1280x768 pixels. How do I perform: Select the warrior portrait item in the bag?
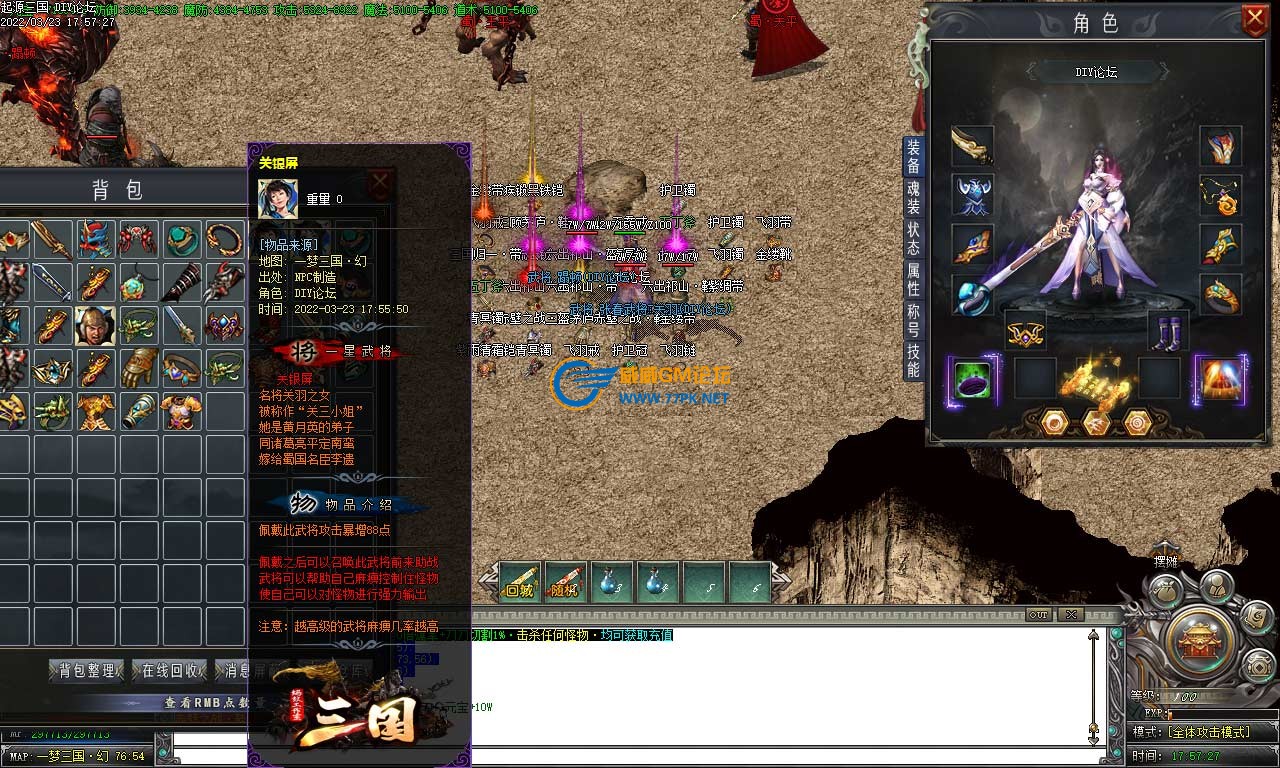[x=94, y=326]
